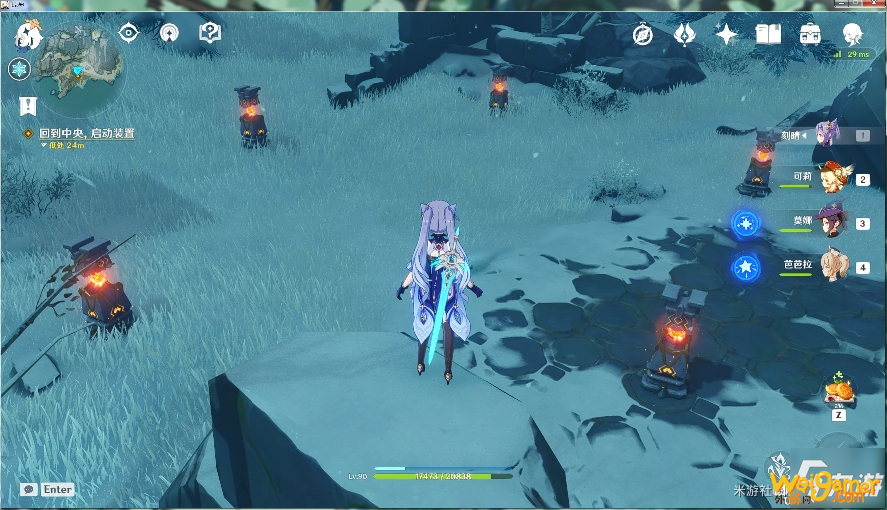Open the compass events icon
The width and height of the screenshot is (887, 510).
click(644, 34)
